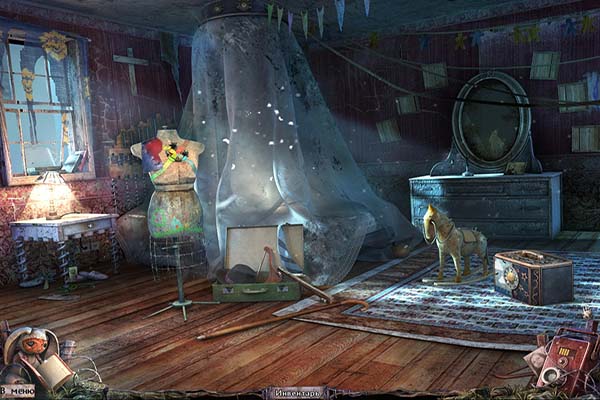Expand the Инвентарь inventory panel
The height and width of the screenshot is (400, 600).
point(298,393)
